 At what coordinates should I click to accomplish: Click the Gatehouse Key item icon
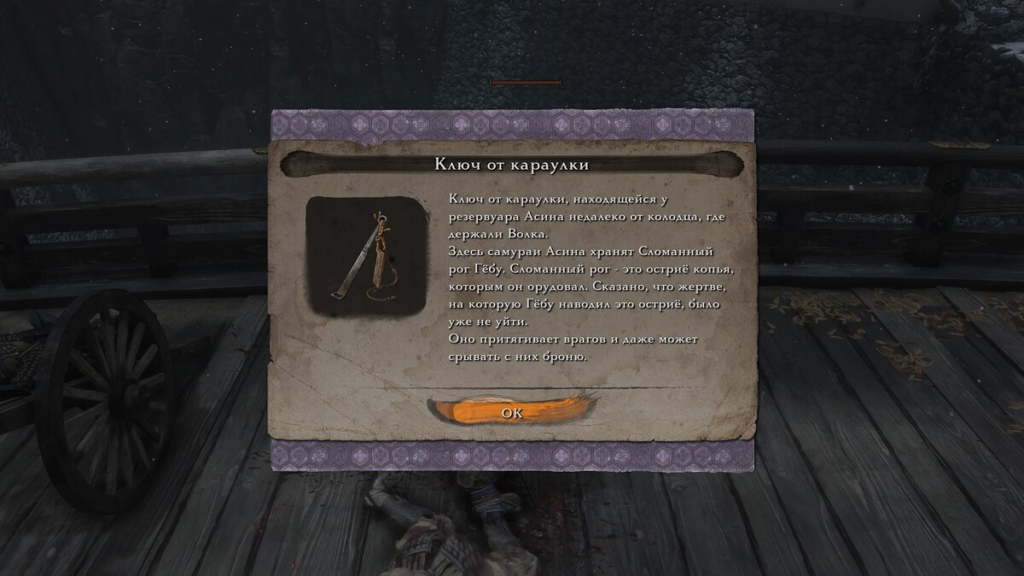click(x=362, y=255)
